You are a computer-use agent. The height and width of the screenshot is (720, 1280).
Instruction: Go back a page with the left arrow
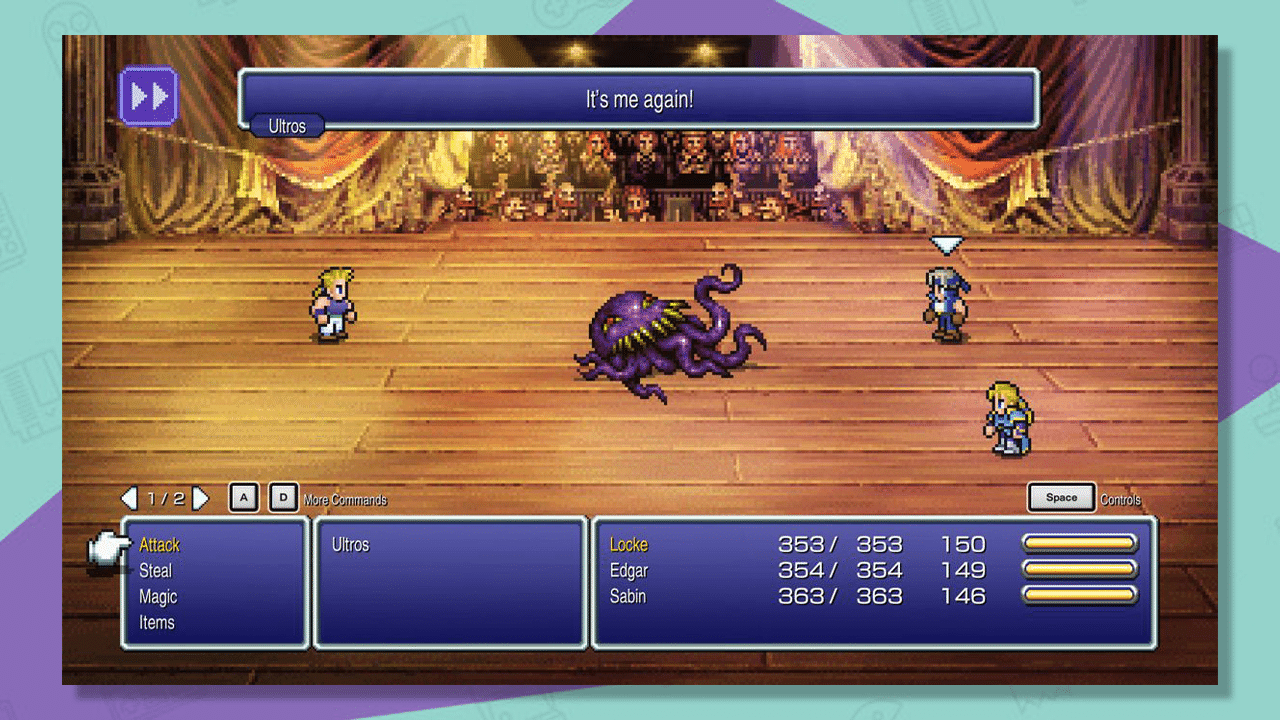pyautogui.click(x=130, y=497)
